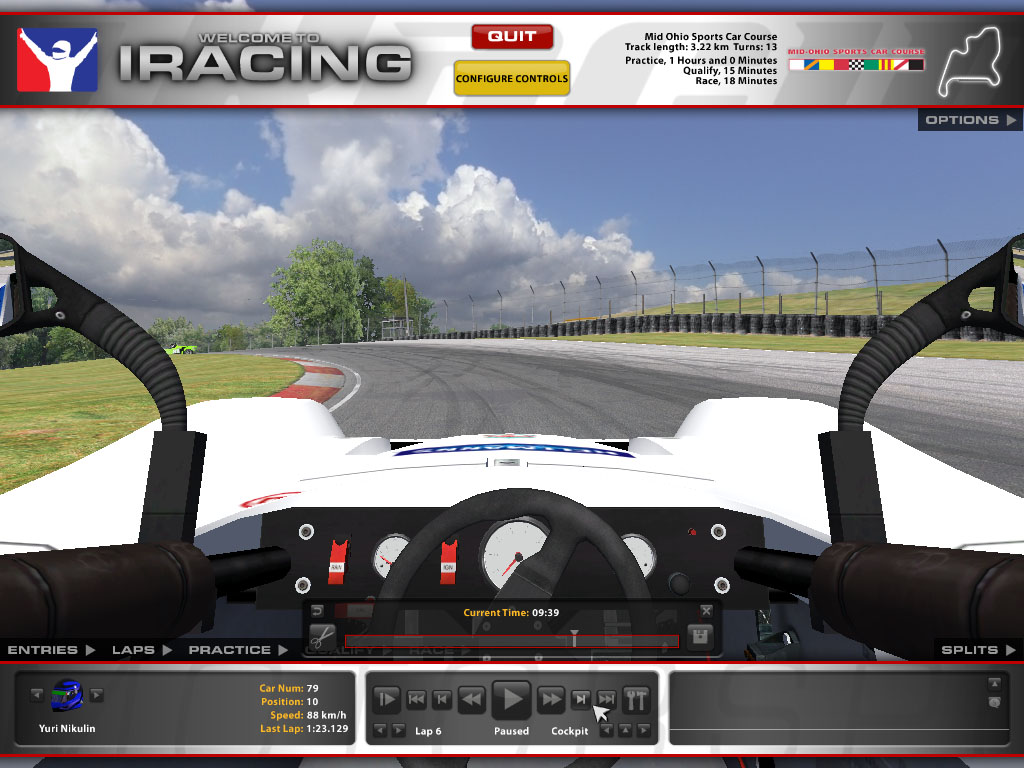Image resolution: width=1024 pixels, height=768 pixels.
Task: Click the replay timeline scrub bar
Action: pos(511,641)
